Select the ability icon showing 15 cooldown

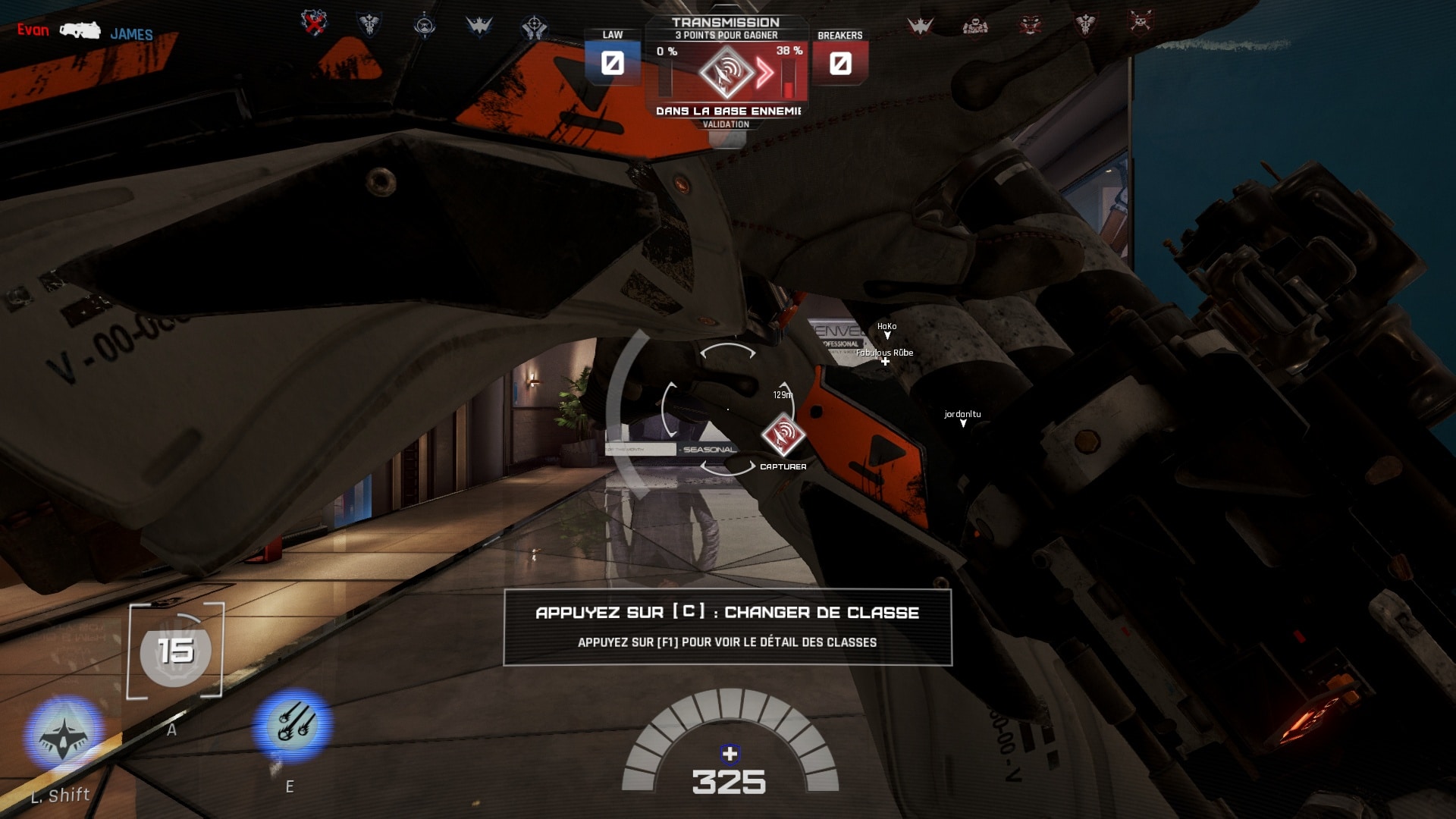[x=175, y=651]
